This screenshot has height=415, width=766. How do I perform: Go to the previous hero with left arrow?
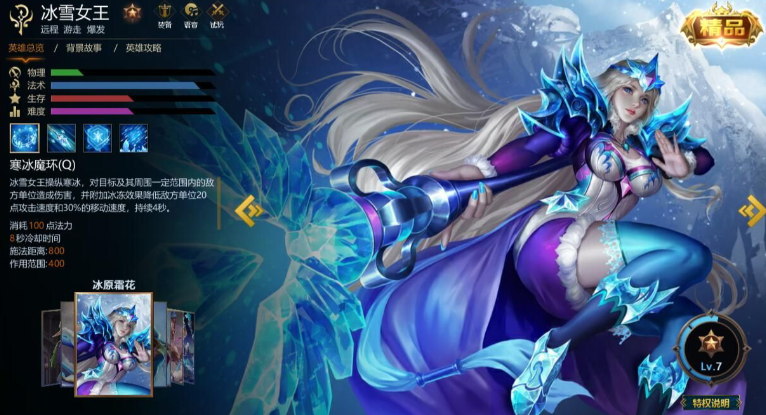[249, 209]
